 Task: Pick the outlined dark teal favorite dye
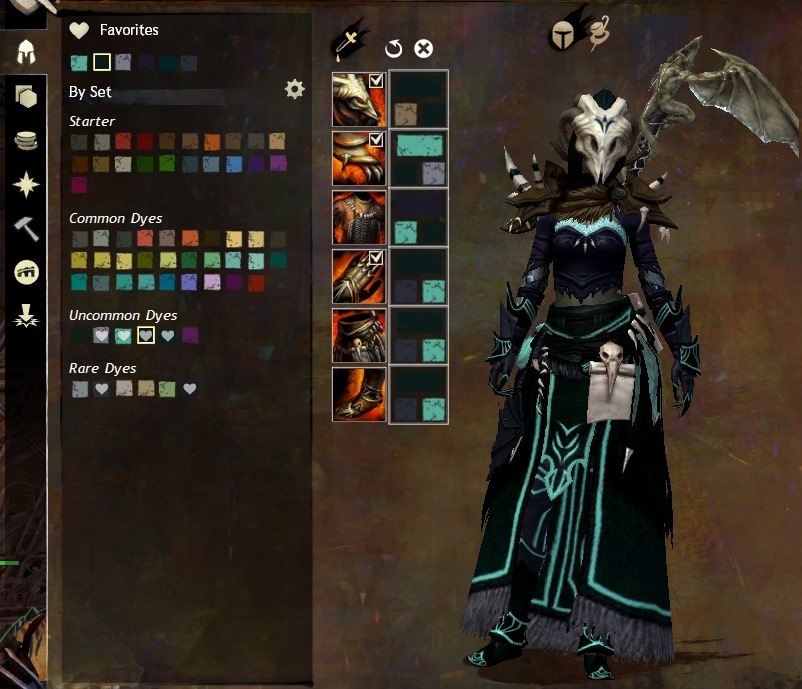coord(101,62)
